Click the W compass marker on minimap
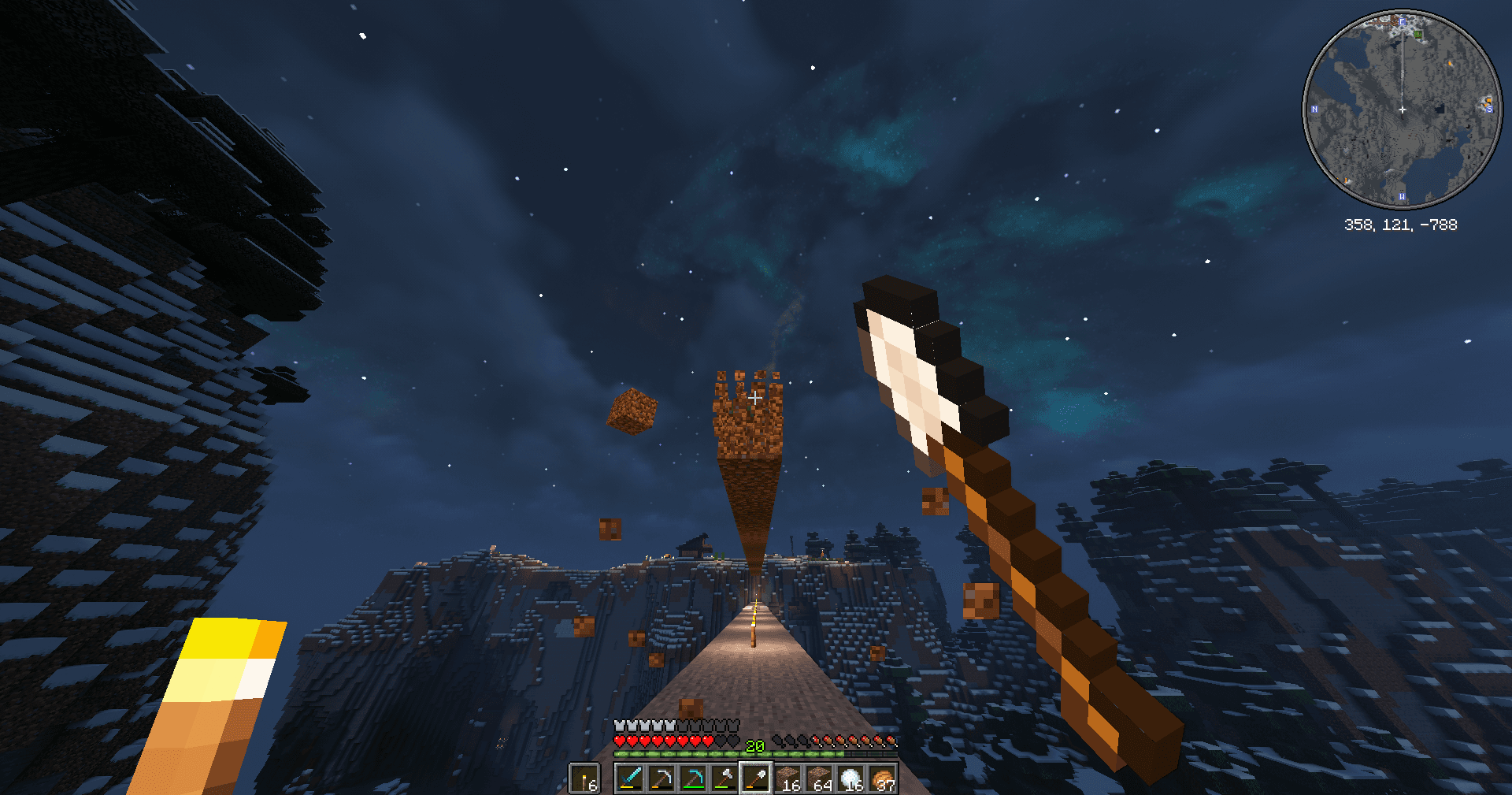This screenshot has width=1512, height=795. (x=1402, y=195)
